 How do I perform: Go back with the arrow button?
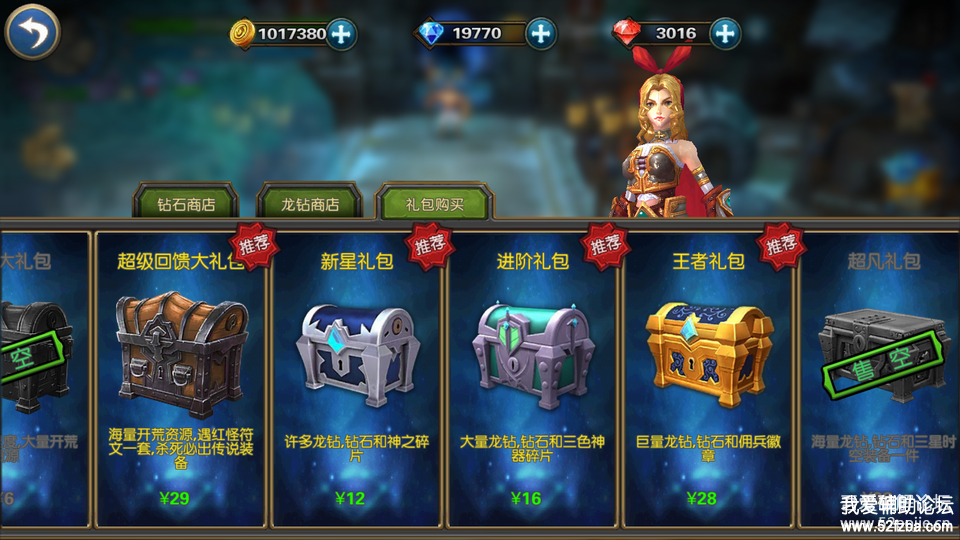click(32, 32)
